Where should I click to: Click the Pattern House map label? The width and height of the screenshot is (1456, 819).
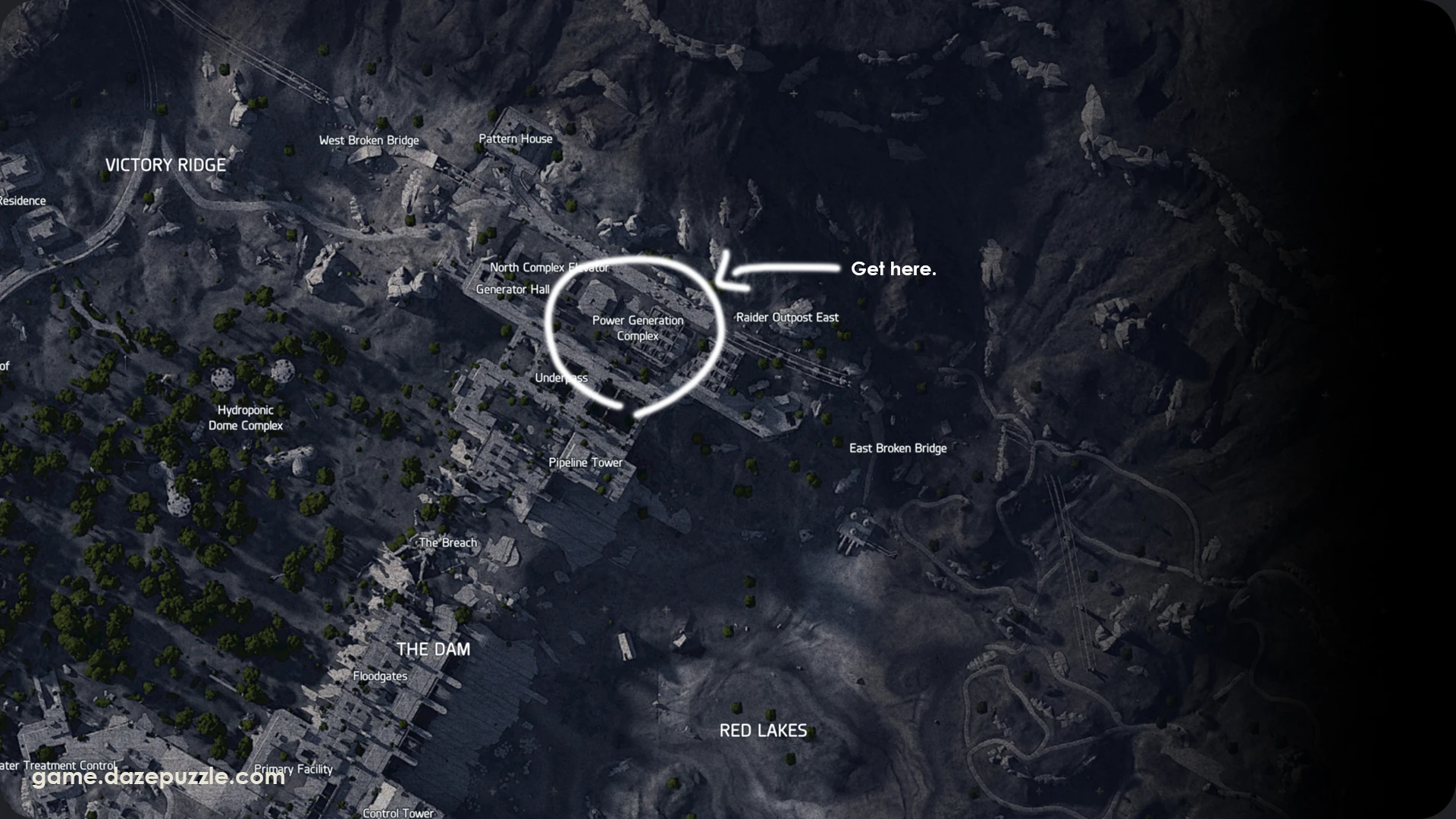coord(516,139)
